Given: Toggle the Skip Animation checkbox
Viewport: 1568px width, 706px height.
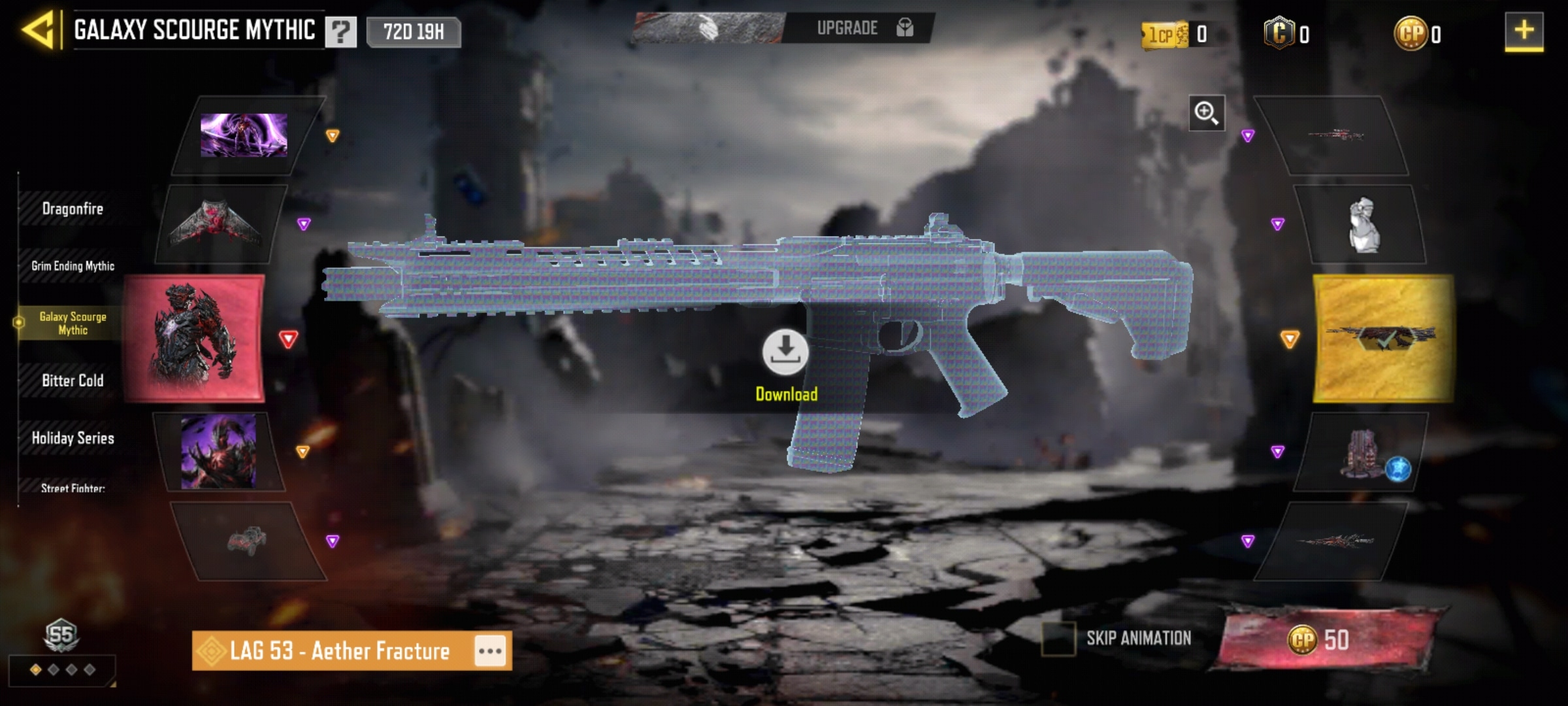Looking at the screenshot, I should click(1058, 638).
